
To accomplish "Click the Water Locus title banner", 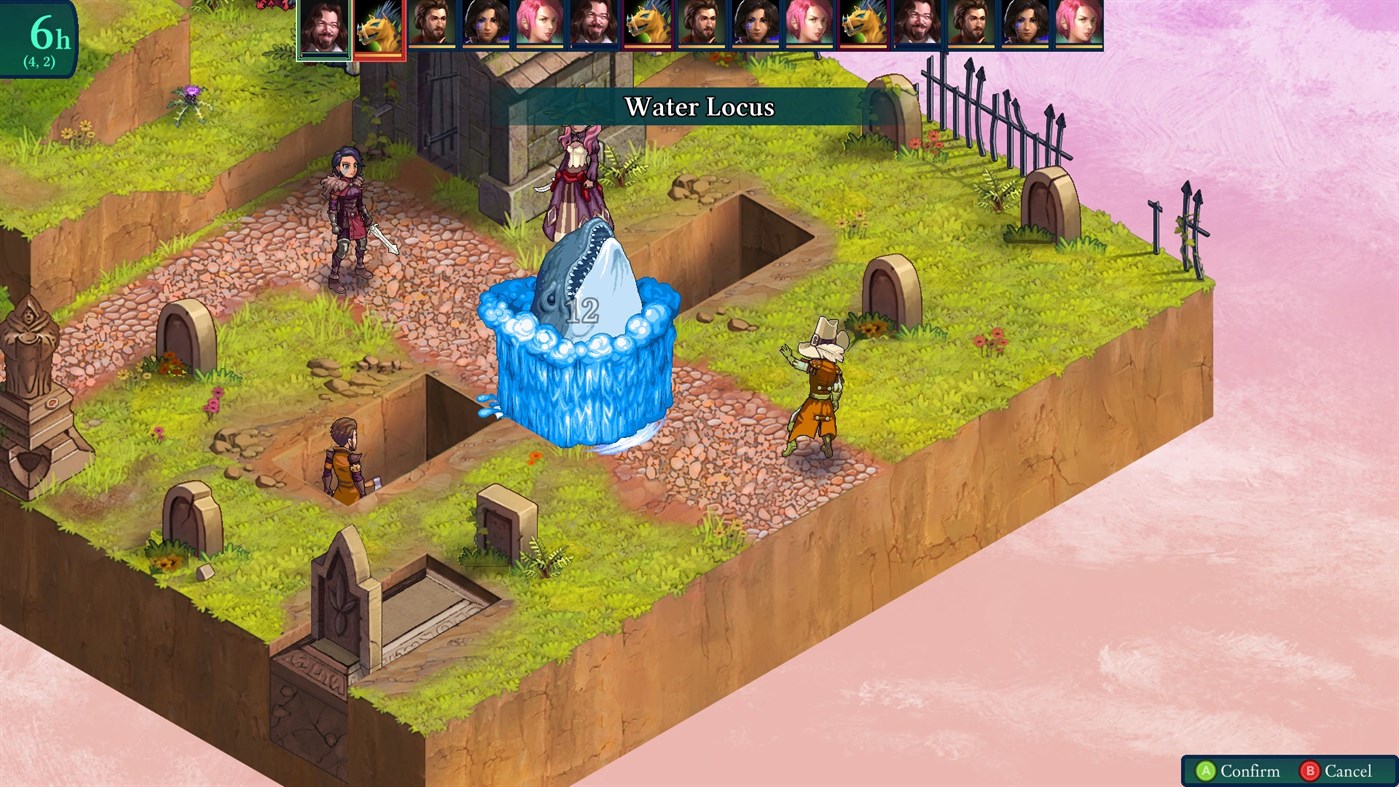I will point(699,107).
